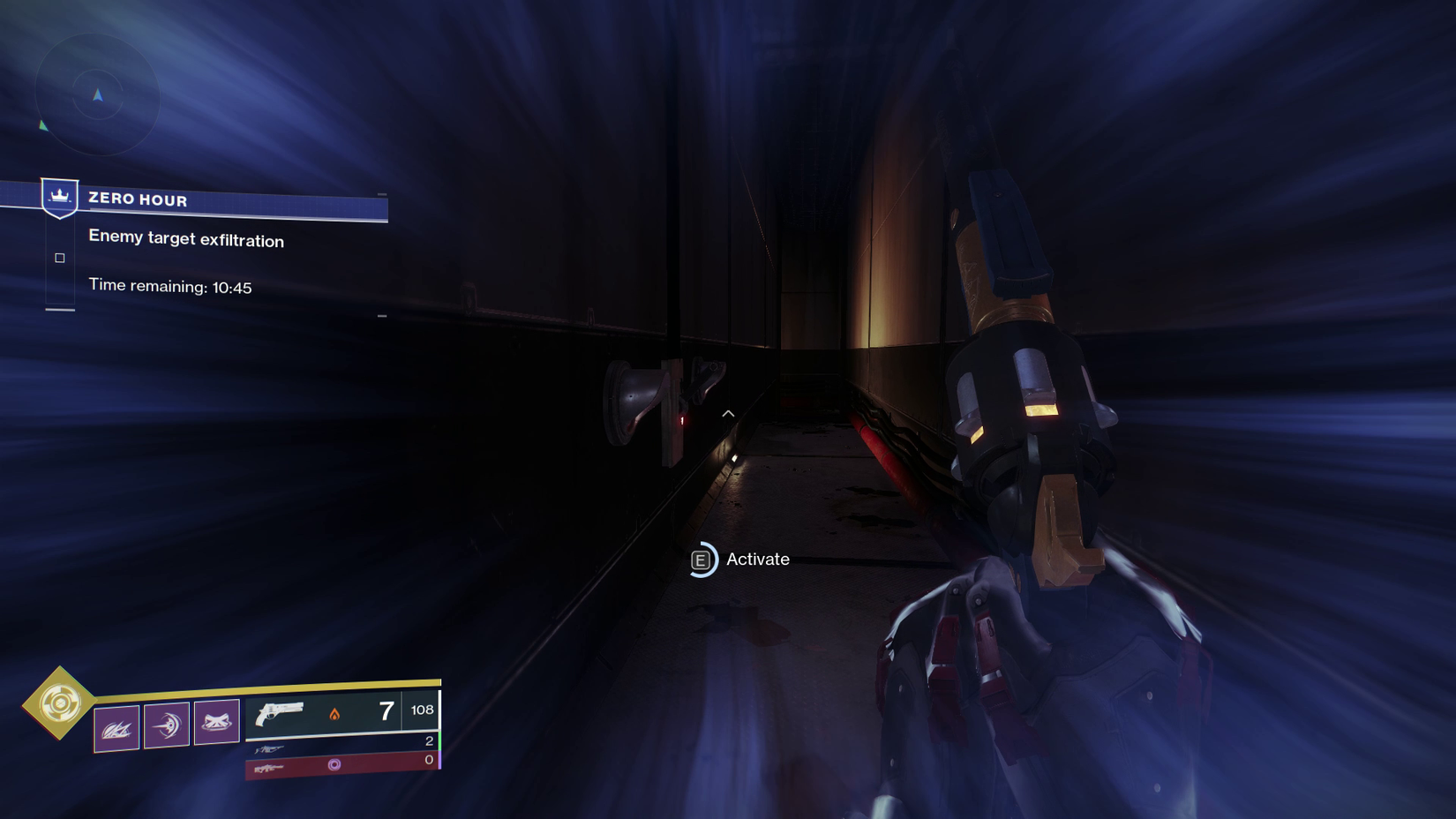
Task: Toggle the radar compass north marker
Action: 97,94
